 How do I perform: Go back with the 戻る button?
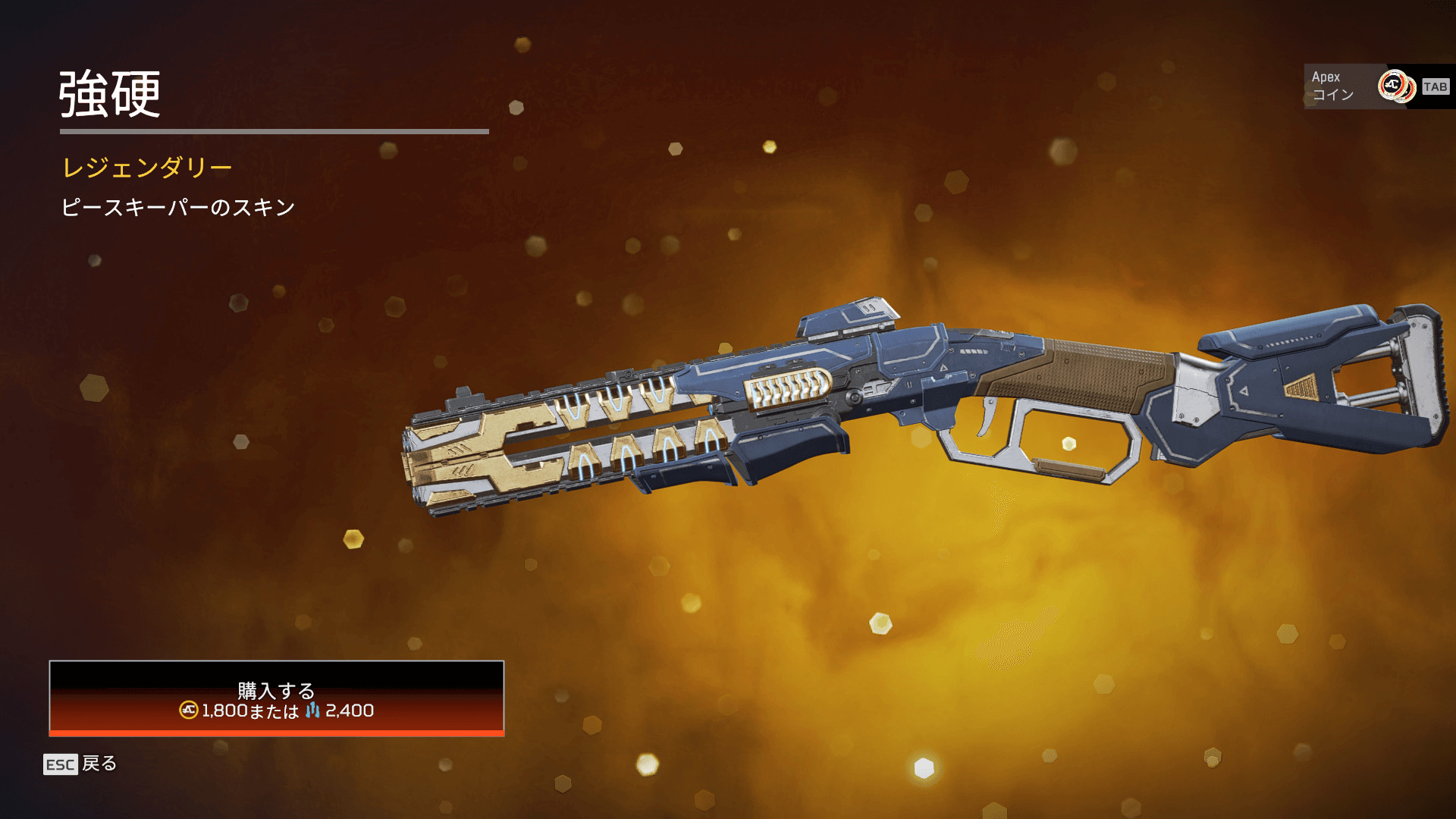click(80, 764)
